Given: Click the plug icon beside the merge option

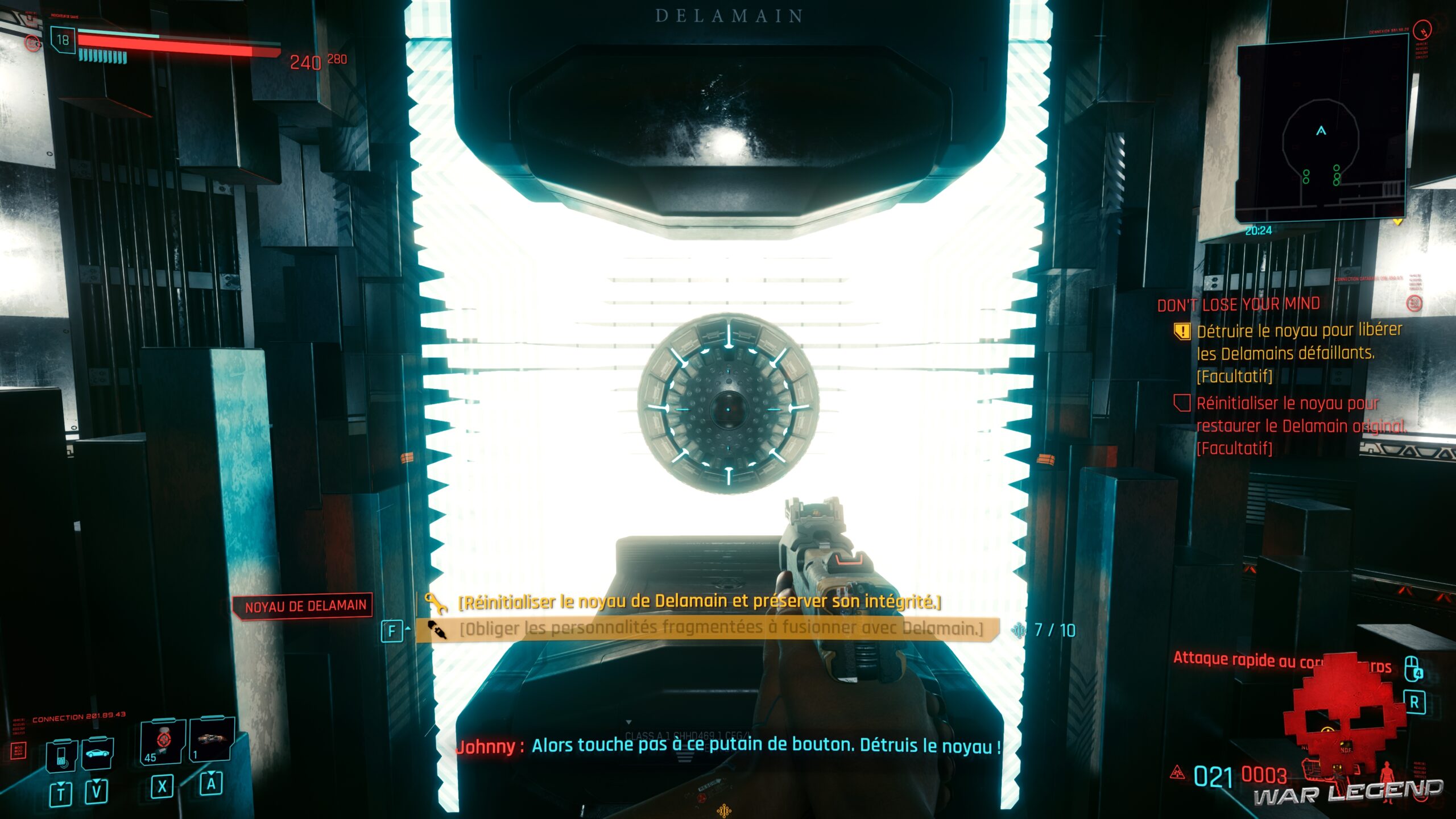Looking at the screenshot, I should click(x=438, y=630).
